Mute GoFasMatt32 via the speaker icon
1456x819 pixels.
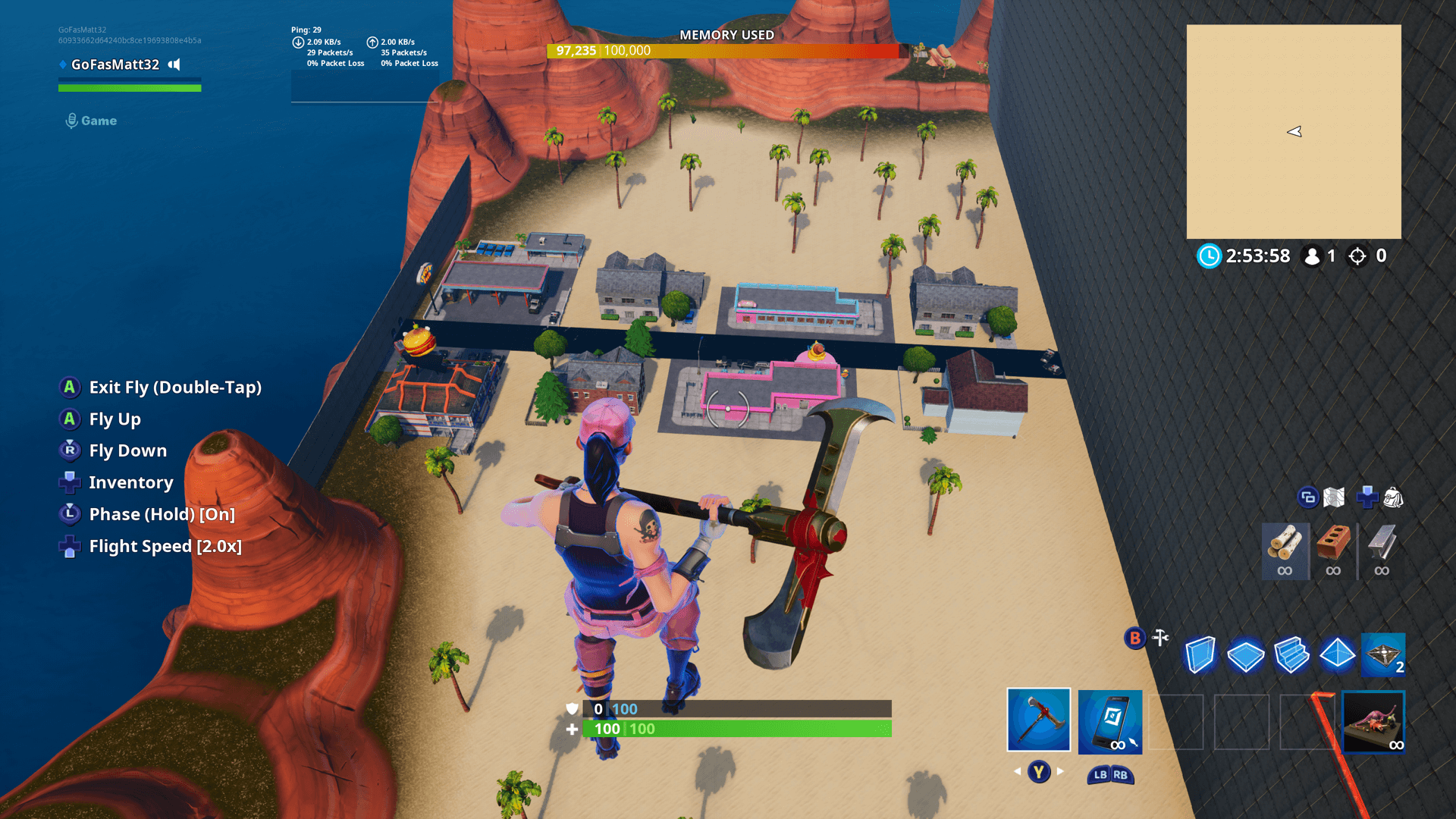point(174,64)
